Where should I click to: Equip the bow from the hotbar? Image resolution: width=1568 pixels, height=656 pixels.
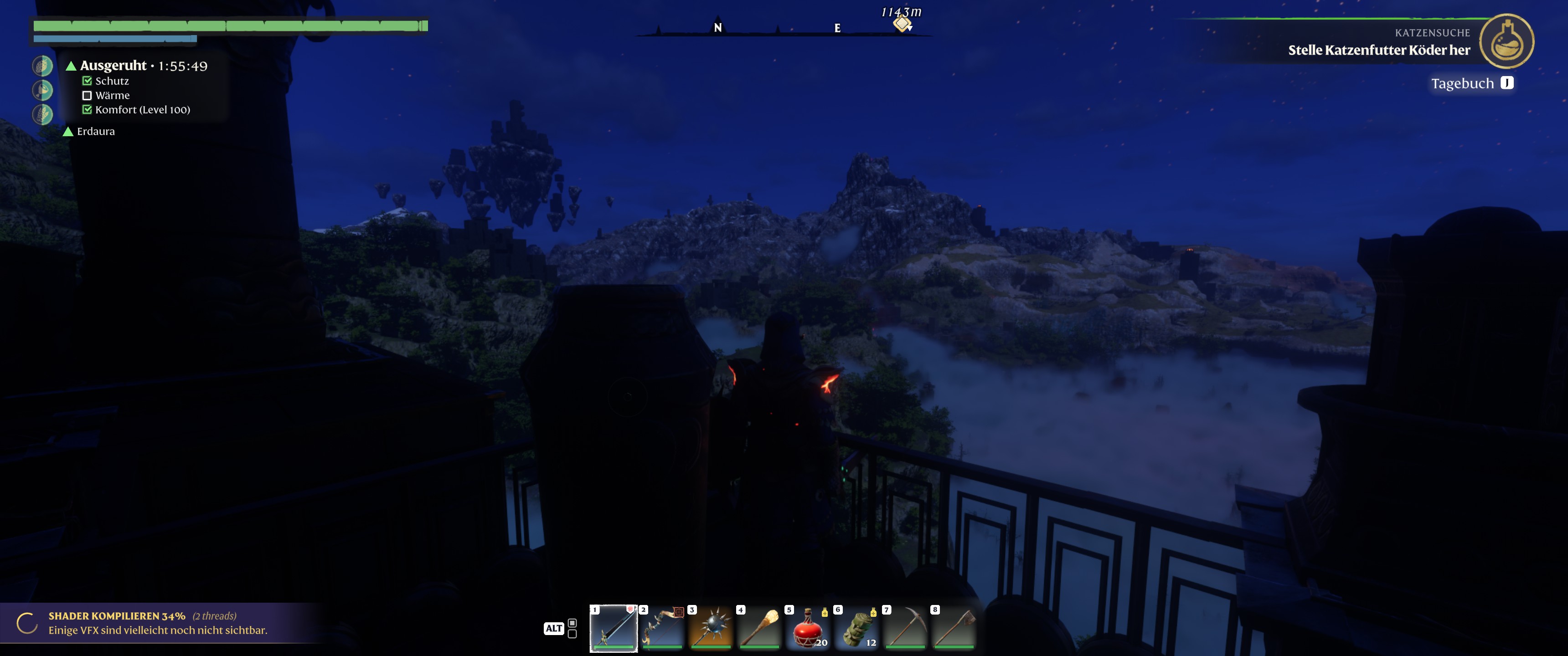[662, 627]
